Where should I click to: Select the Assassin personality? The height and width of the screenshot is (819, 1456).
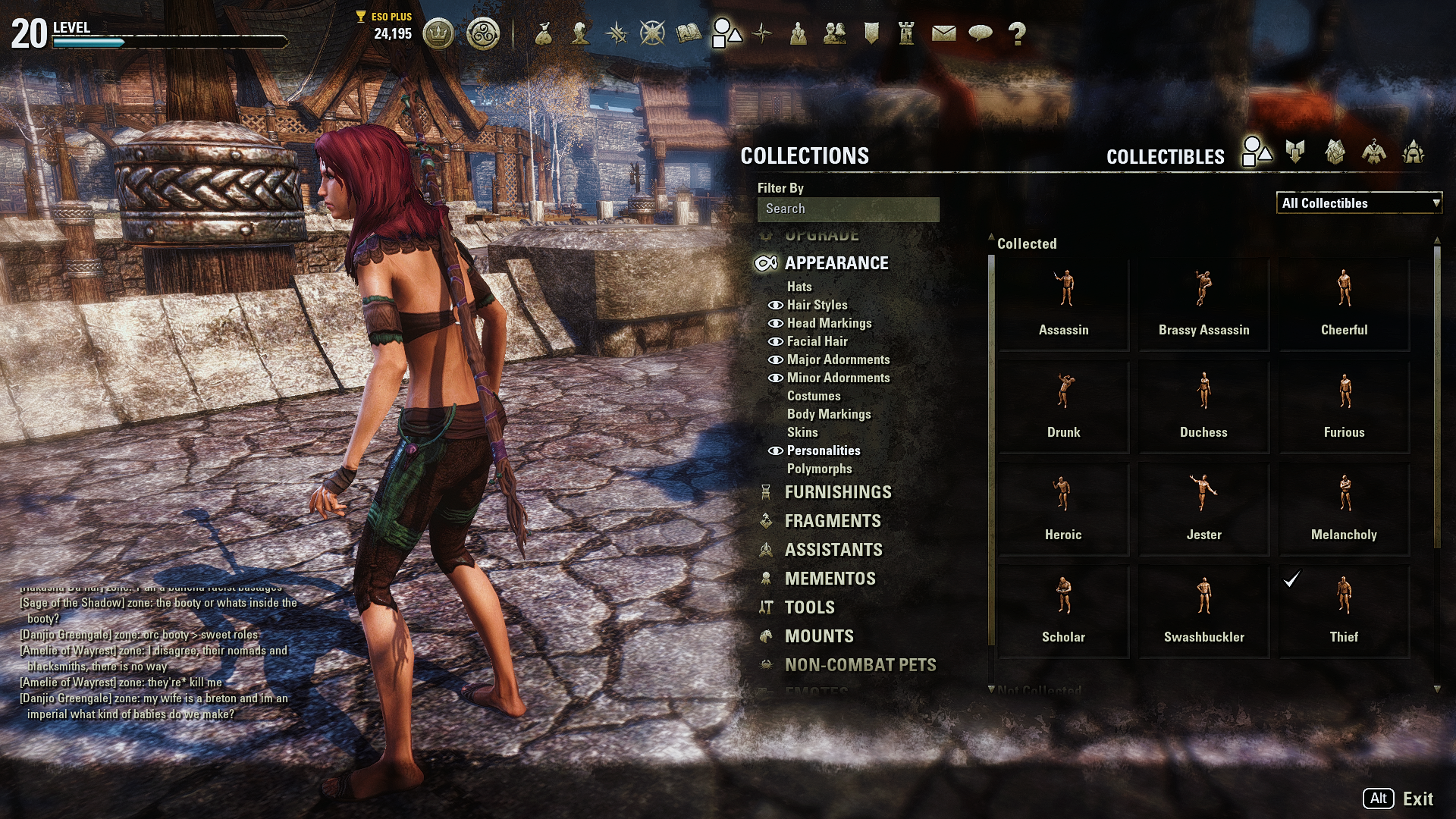pos(1063,304)
